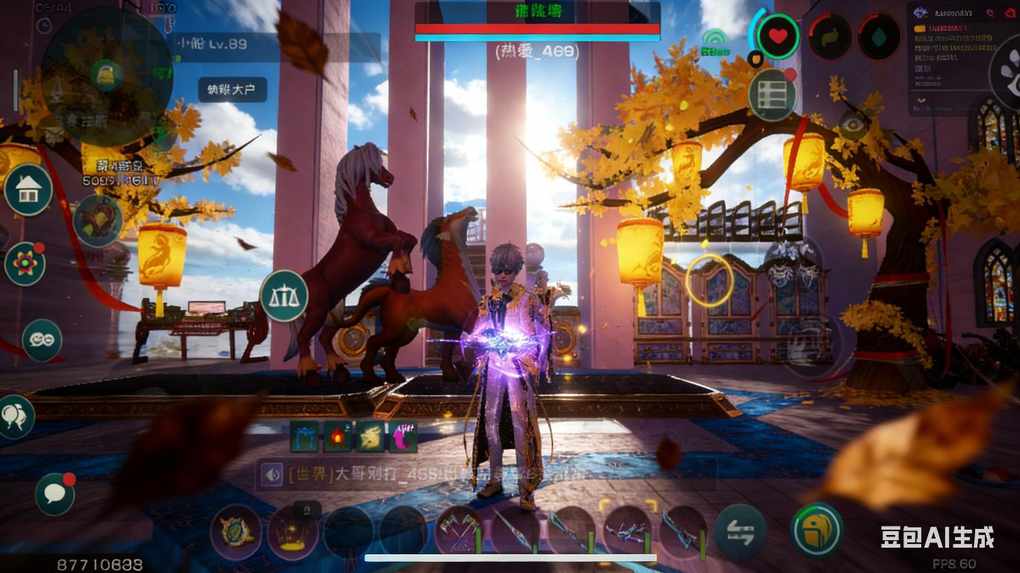Select the balance scales icon
Viewport: 1020px width, 573px height.
tap(283, 295)
